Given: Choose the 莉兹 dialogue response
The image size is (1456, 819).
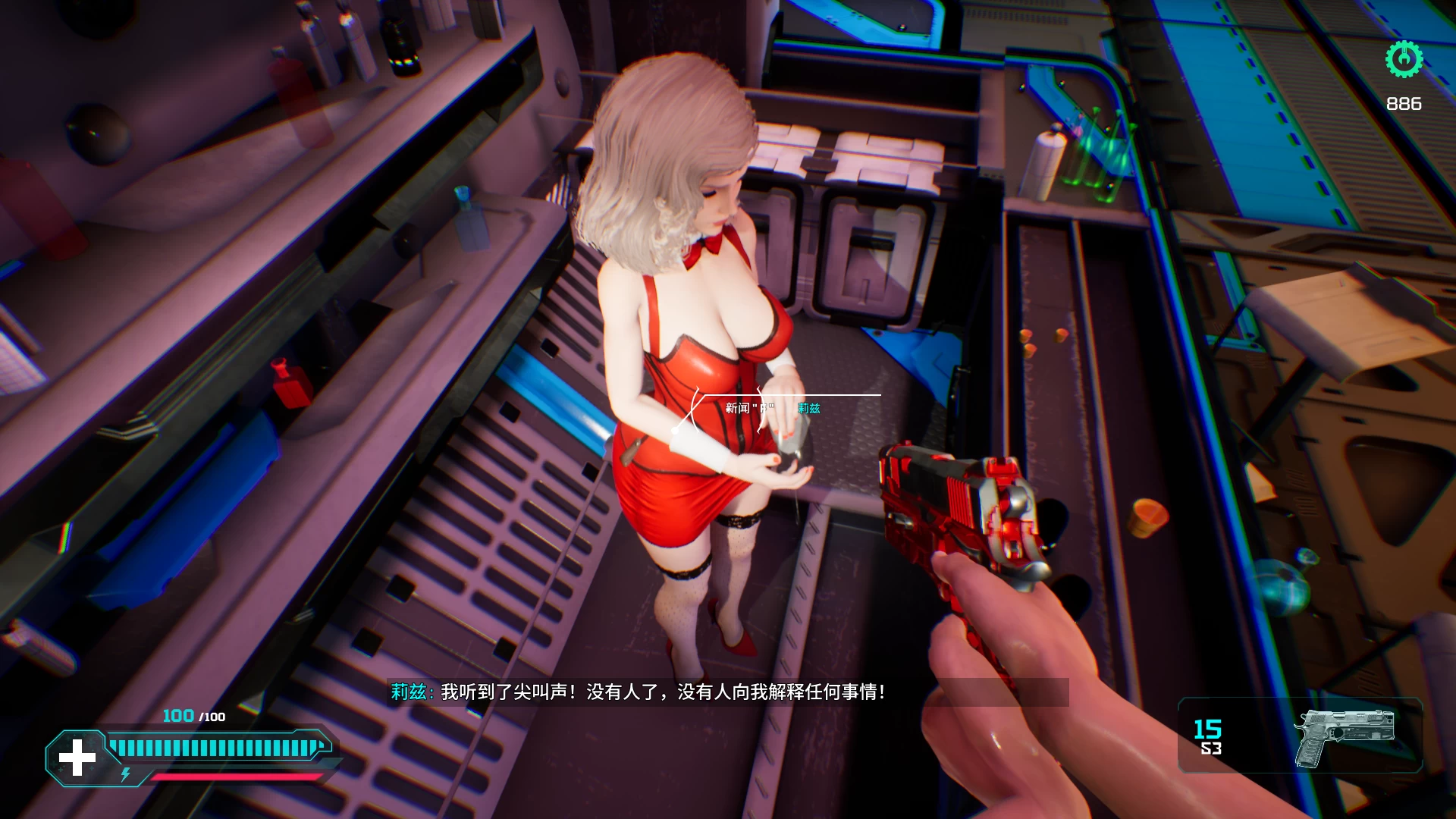Looking at the screenshot, I should (x=810, y=409).
